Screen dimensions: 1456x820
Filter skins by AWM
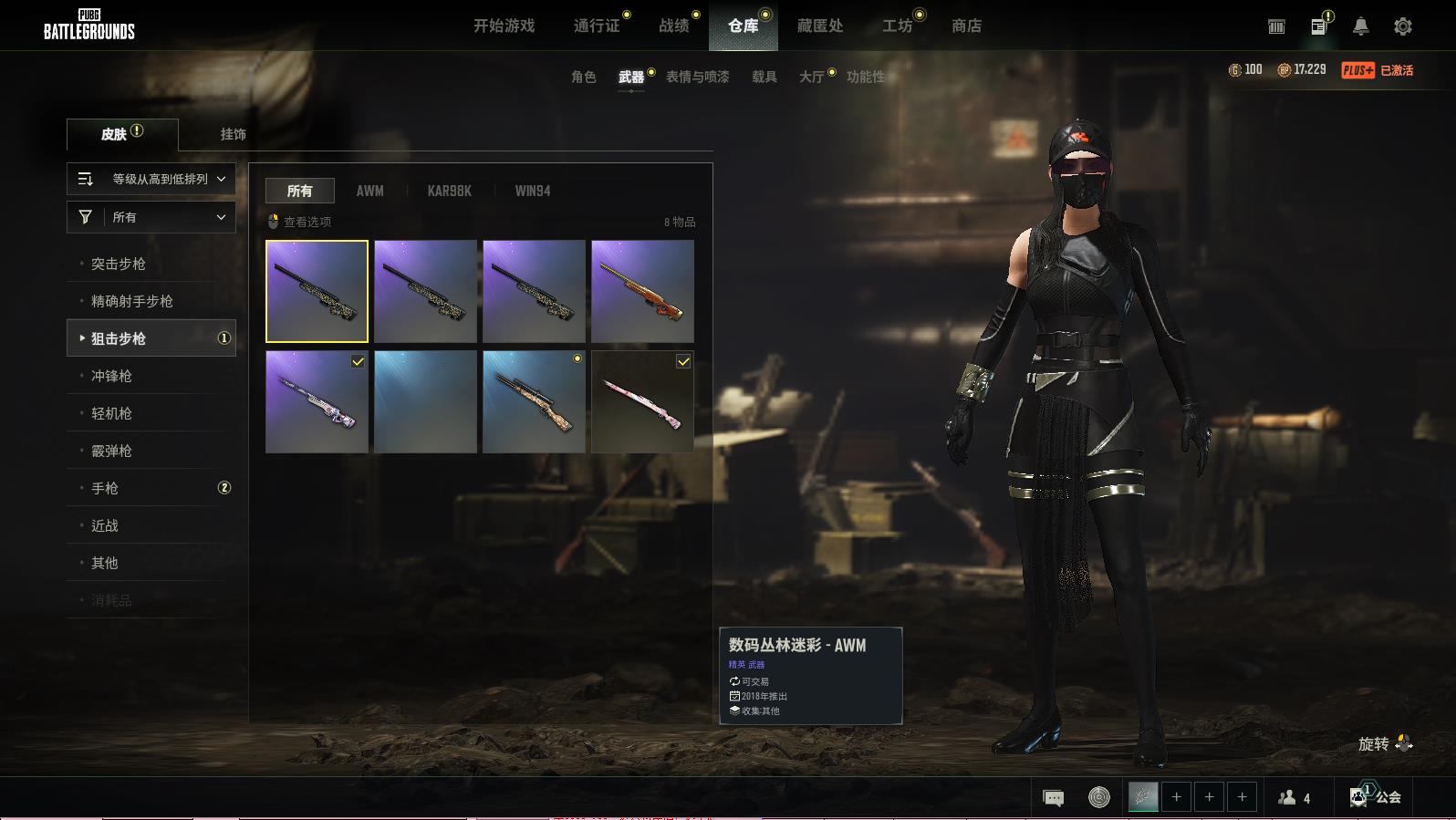point(369,191)
